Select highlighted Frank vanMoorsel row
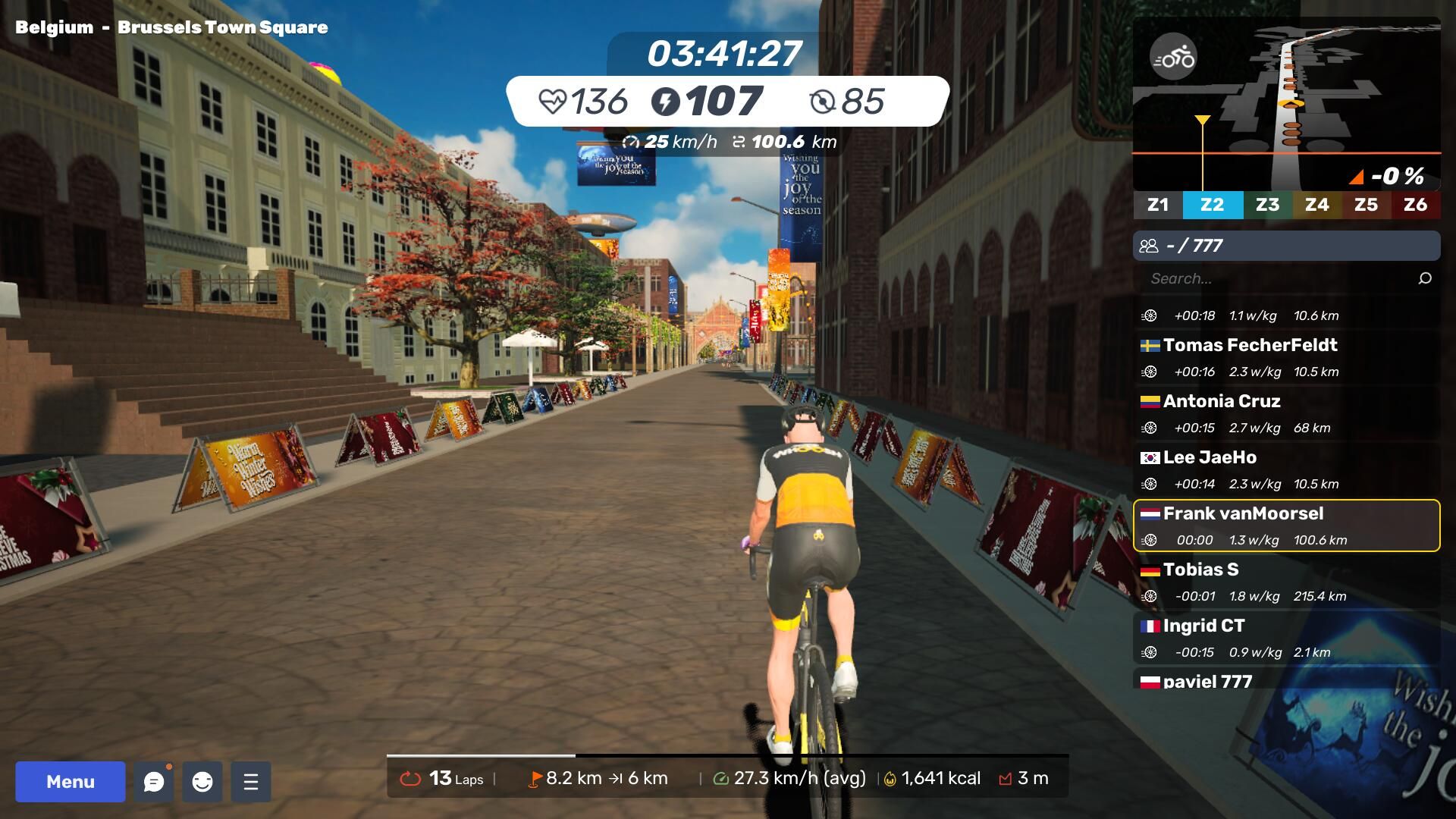This screenshot has width=1456, height=819. [x=1286, y=526]
